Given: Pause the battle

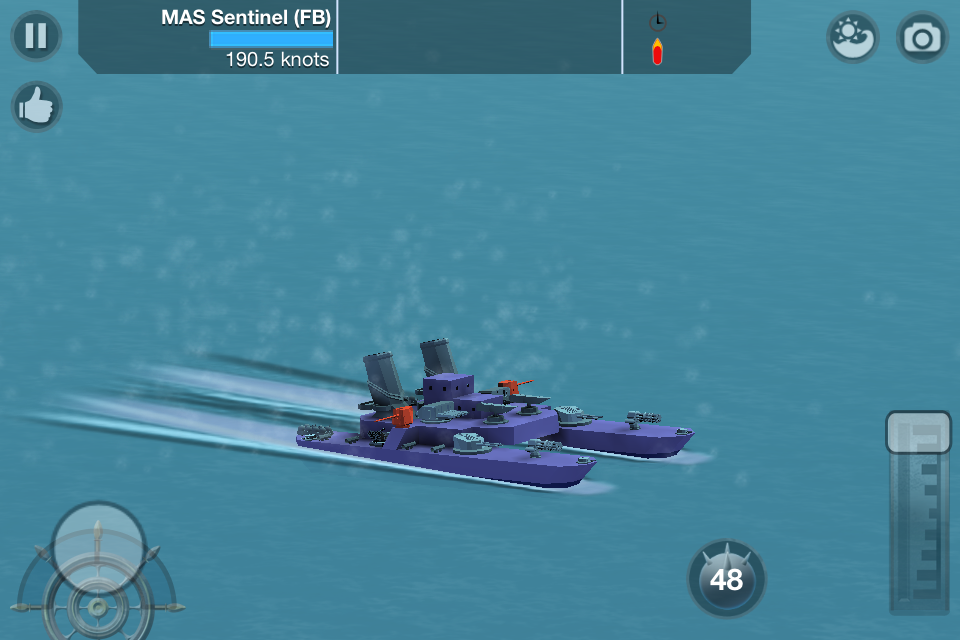Looking at the screenshot, I should pyautogui.click(x=36, y=36).
